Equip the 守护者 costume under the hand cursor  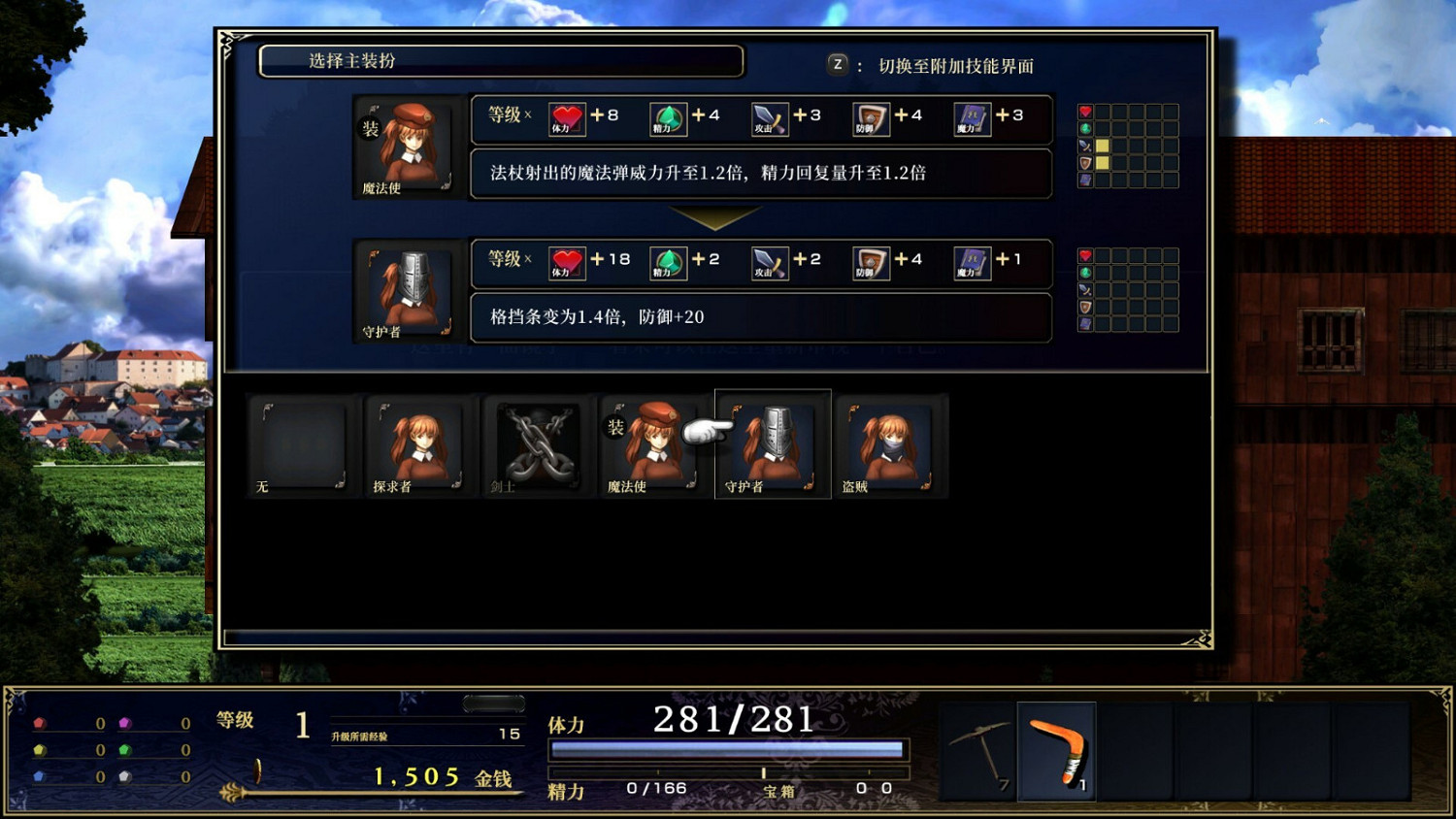point(773,442)
